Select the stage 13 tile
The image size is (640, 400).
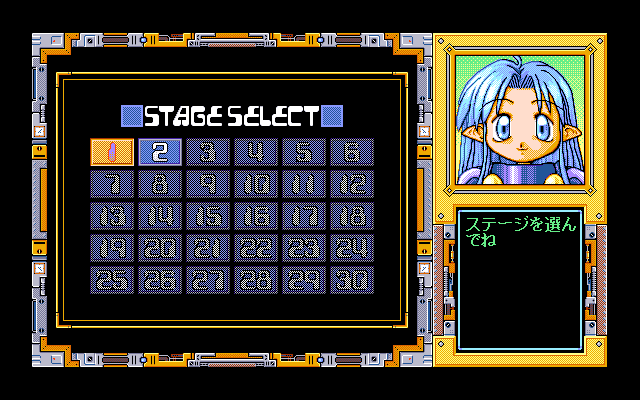pyautogui.click(x=111, y=216)
